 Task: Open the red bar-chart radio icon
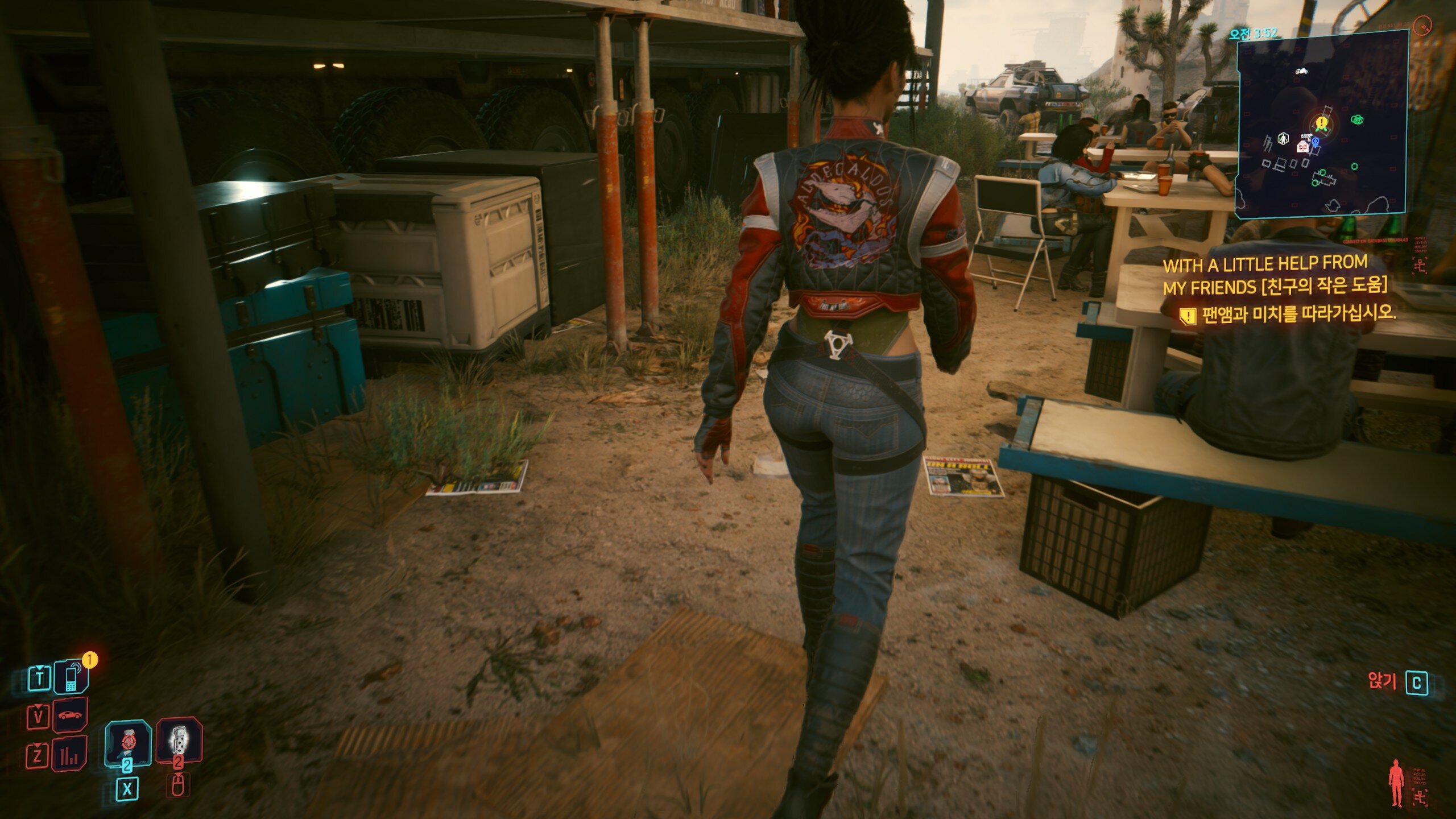(x=69, y=754)
